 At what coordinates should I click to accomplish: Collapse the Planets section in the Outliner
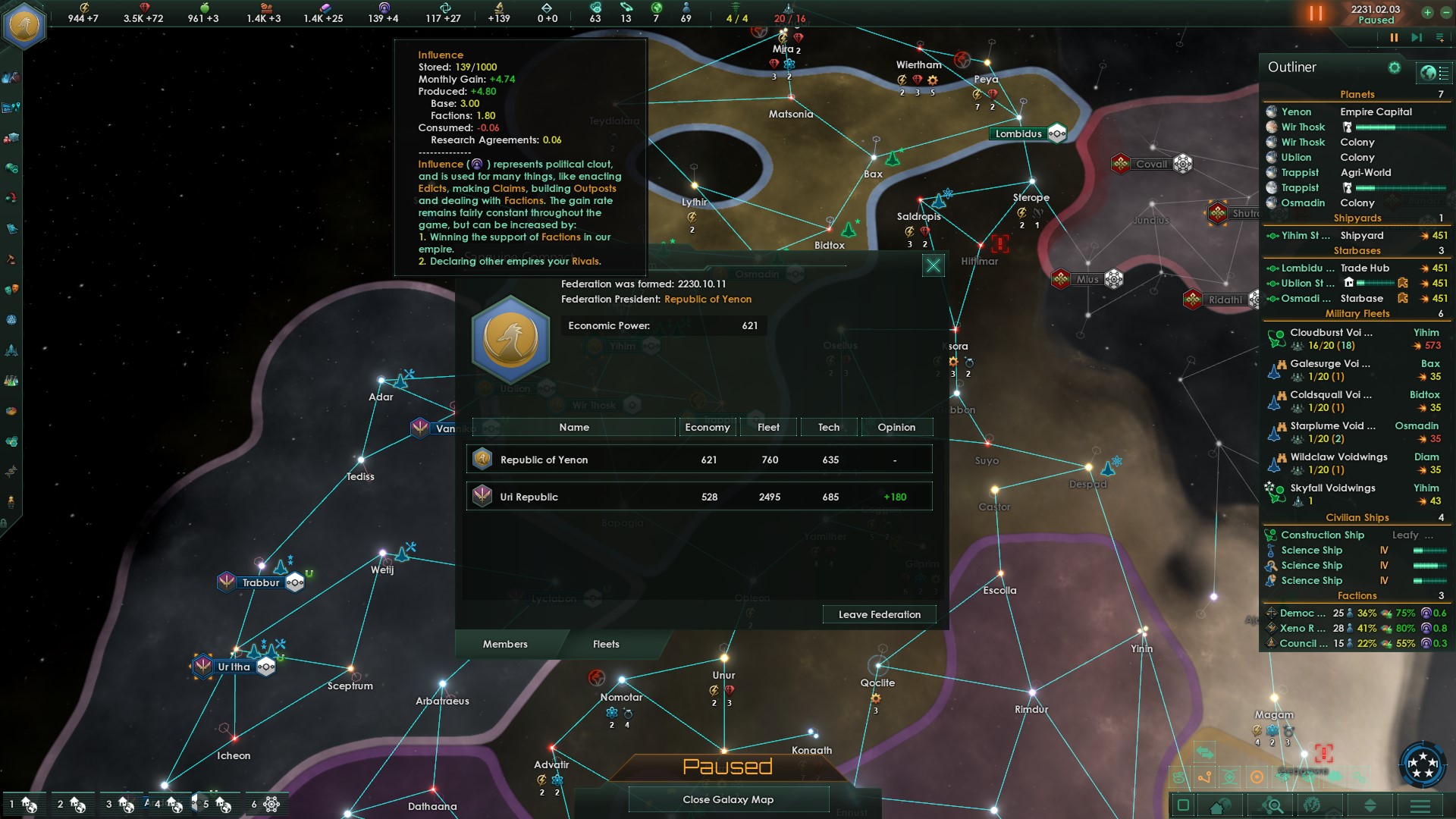click(x=1357, y=94)
